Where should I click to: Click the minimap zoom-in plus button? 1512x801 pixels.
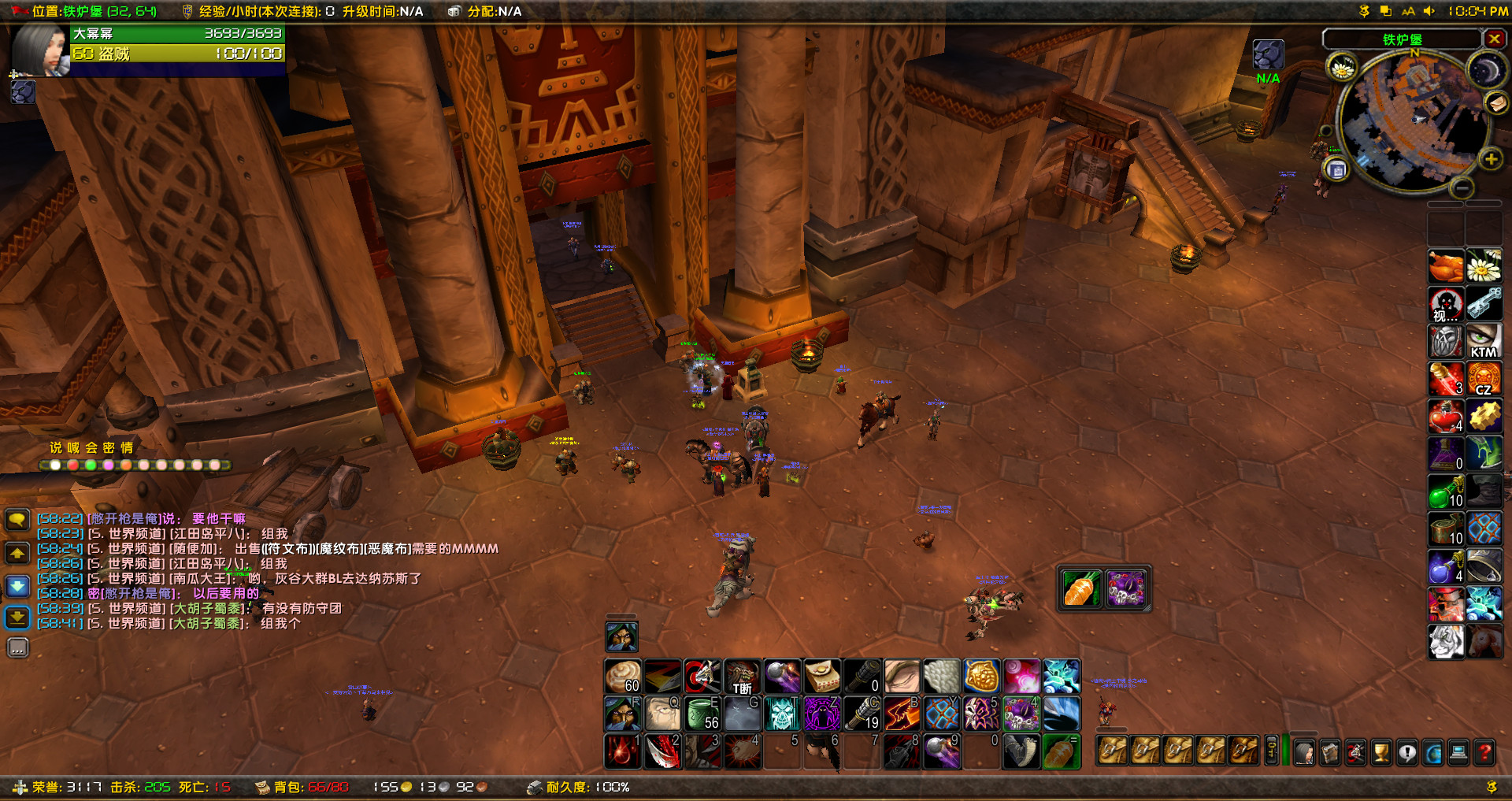[1492, 159]
